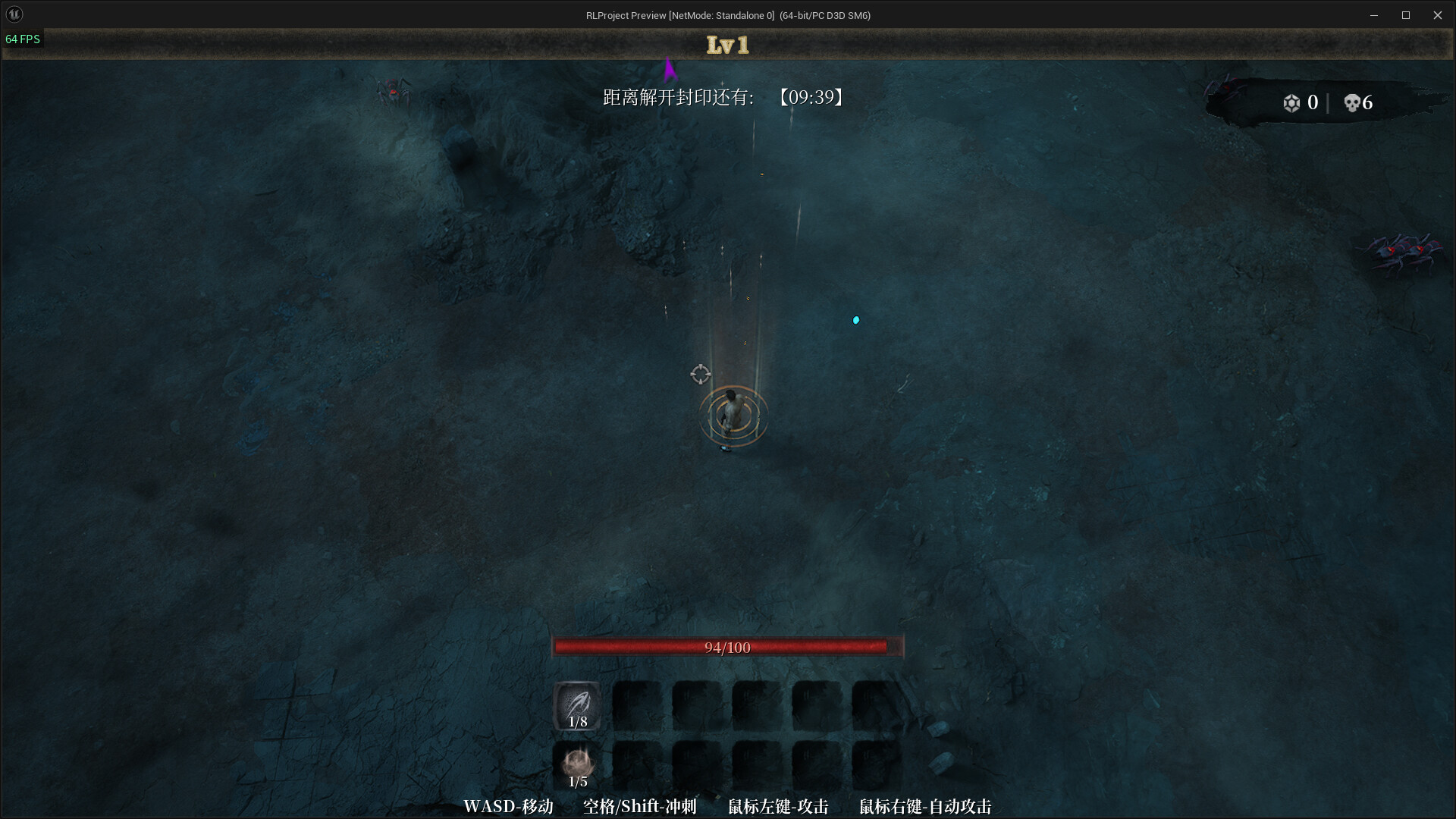The width and height of the screenshot is (1456, 819).
Task: Click the 空格/Shift-冲刺 hint text
Action: (639, 807)
